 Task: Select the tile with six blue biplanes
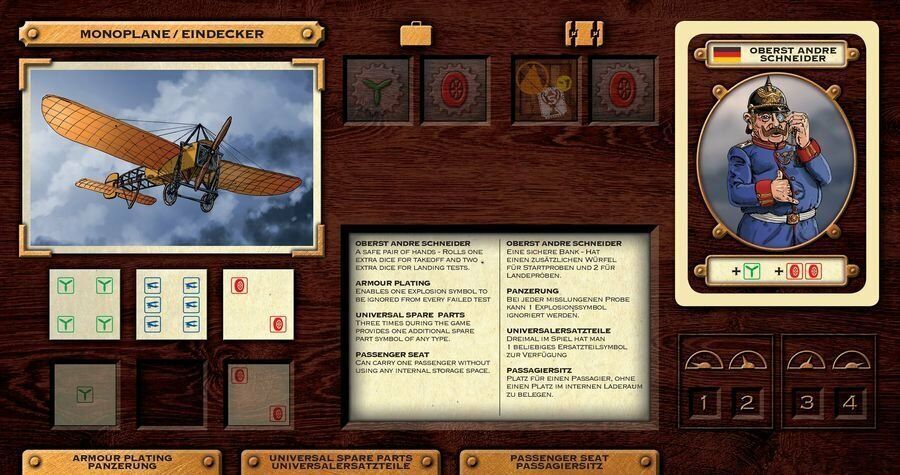pyautogui.click(x=171, y=305)
